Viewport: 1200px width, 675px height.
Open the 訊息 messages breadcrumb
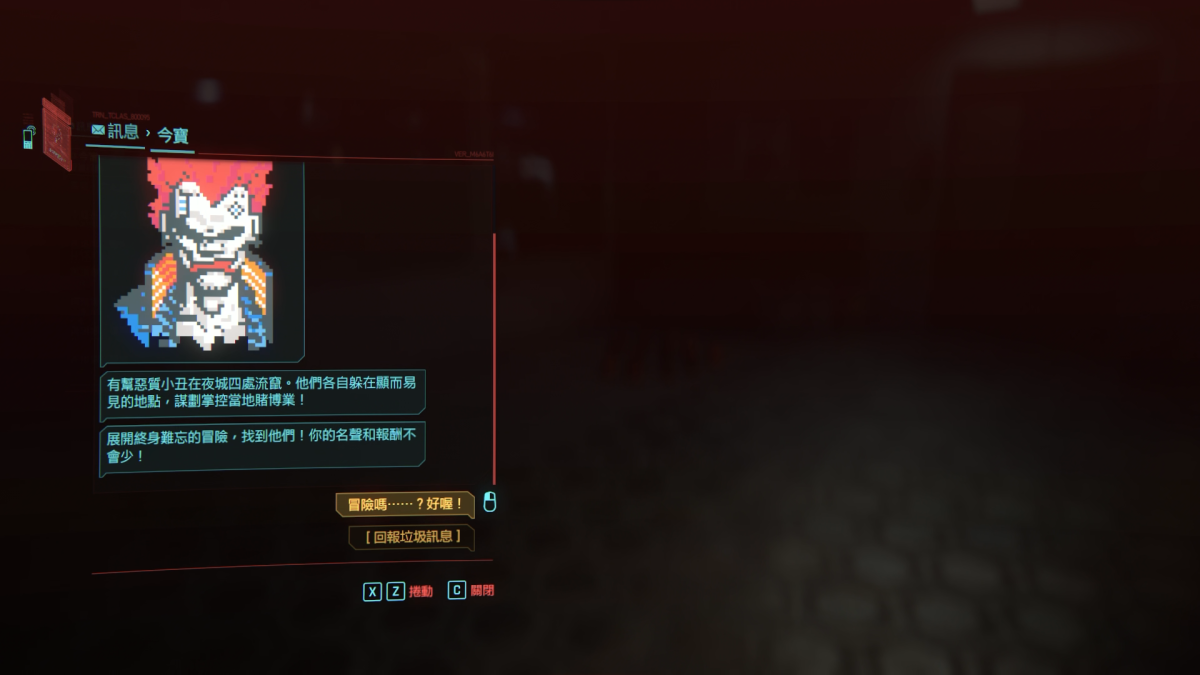(x=115, y=131)
